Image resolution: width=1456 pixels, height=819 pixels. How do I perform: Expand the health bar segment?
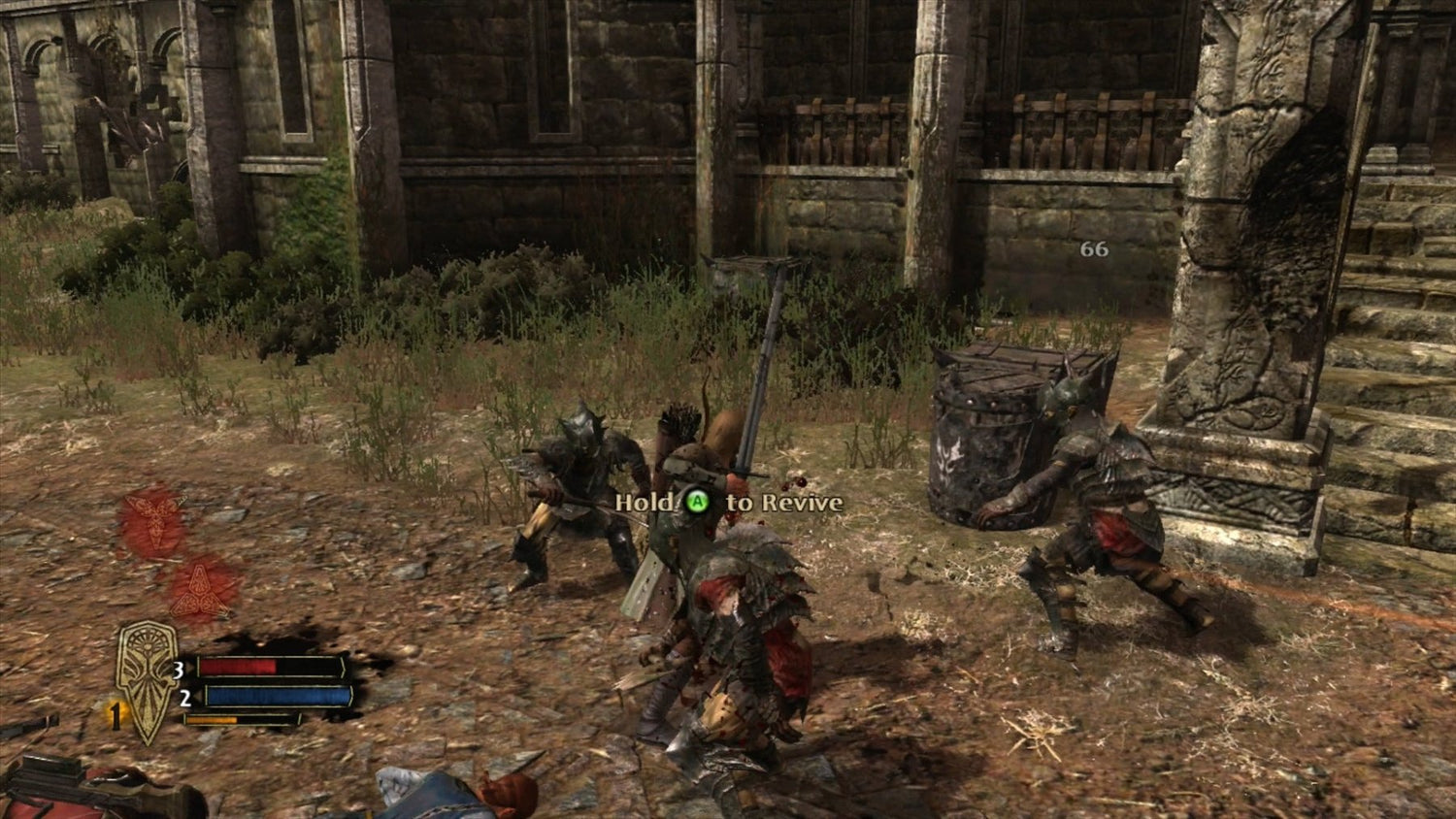262,668
